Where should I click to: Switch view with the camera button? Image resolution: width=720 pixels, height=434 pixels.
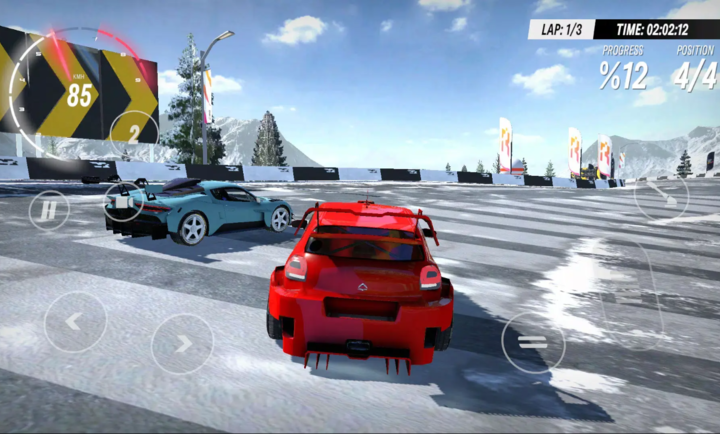(123, 201)
